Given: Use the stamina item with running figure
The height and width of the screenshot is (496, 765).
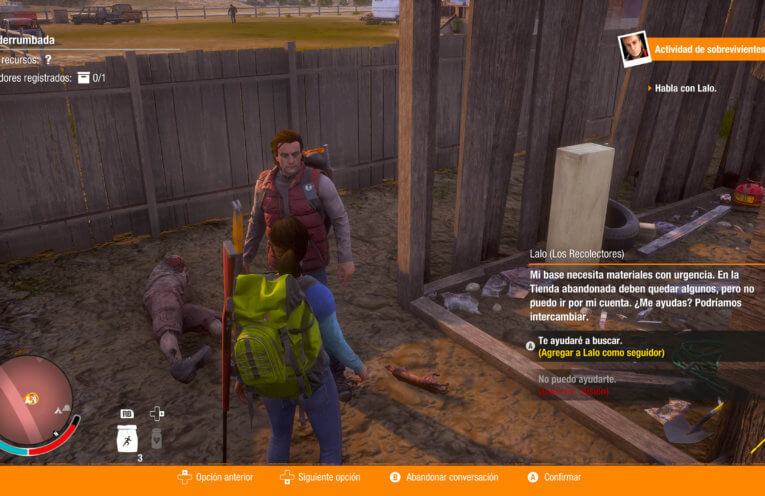Looking at the screenshot, I should [127, 438].
